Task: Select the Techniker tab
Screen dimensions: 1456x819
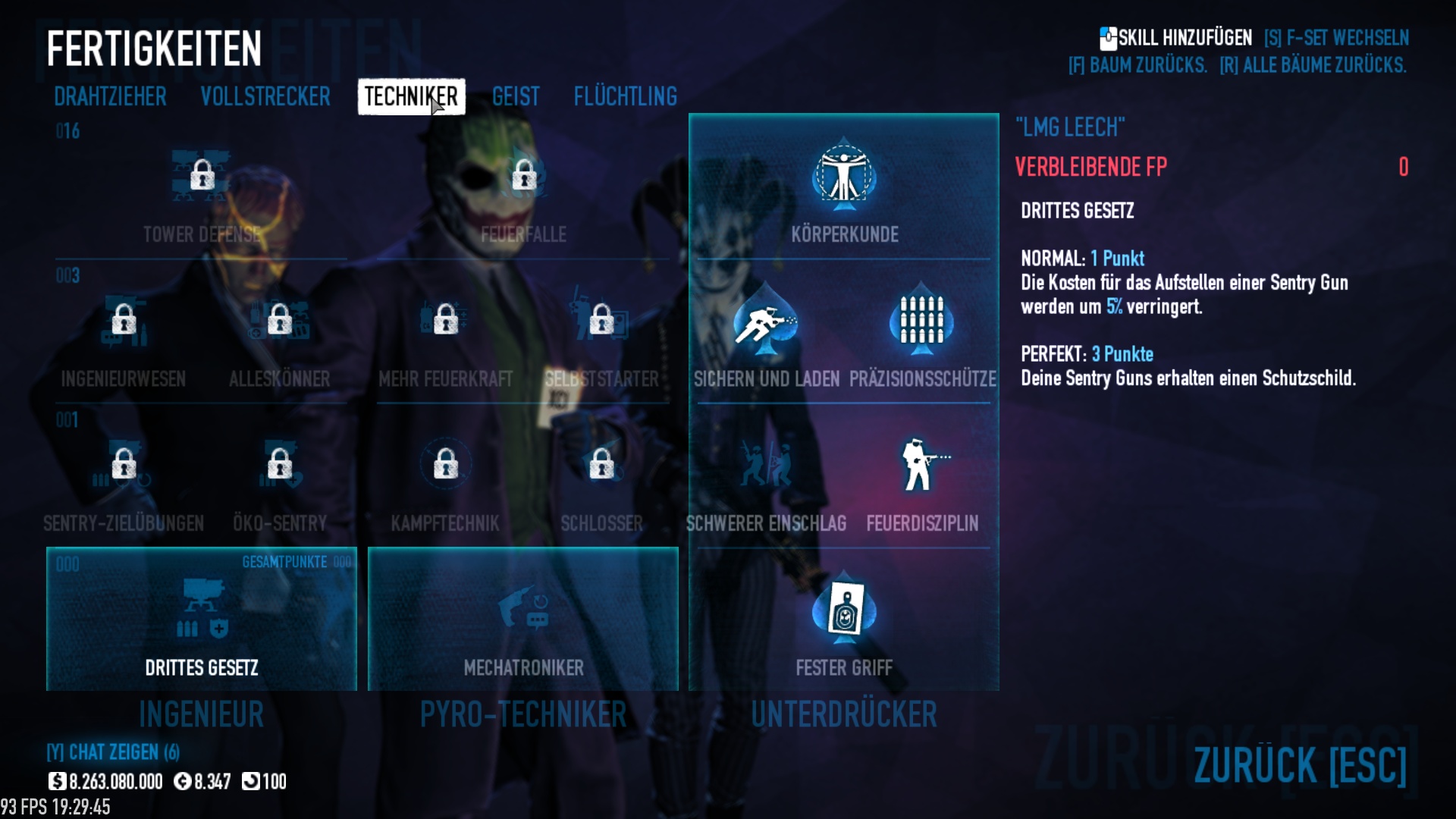Action: pos(411,96)
